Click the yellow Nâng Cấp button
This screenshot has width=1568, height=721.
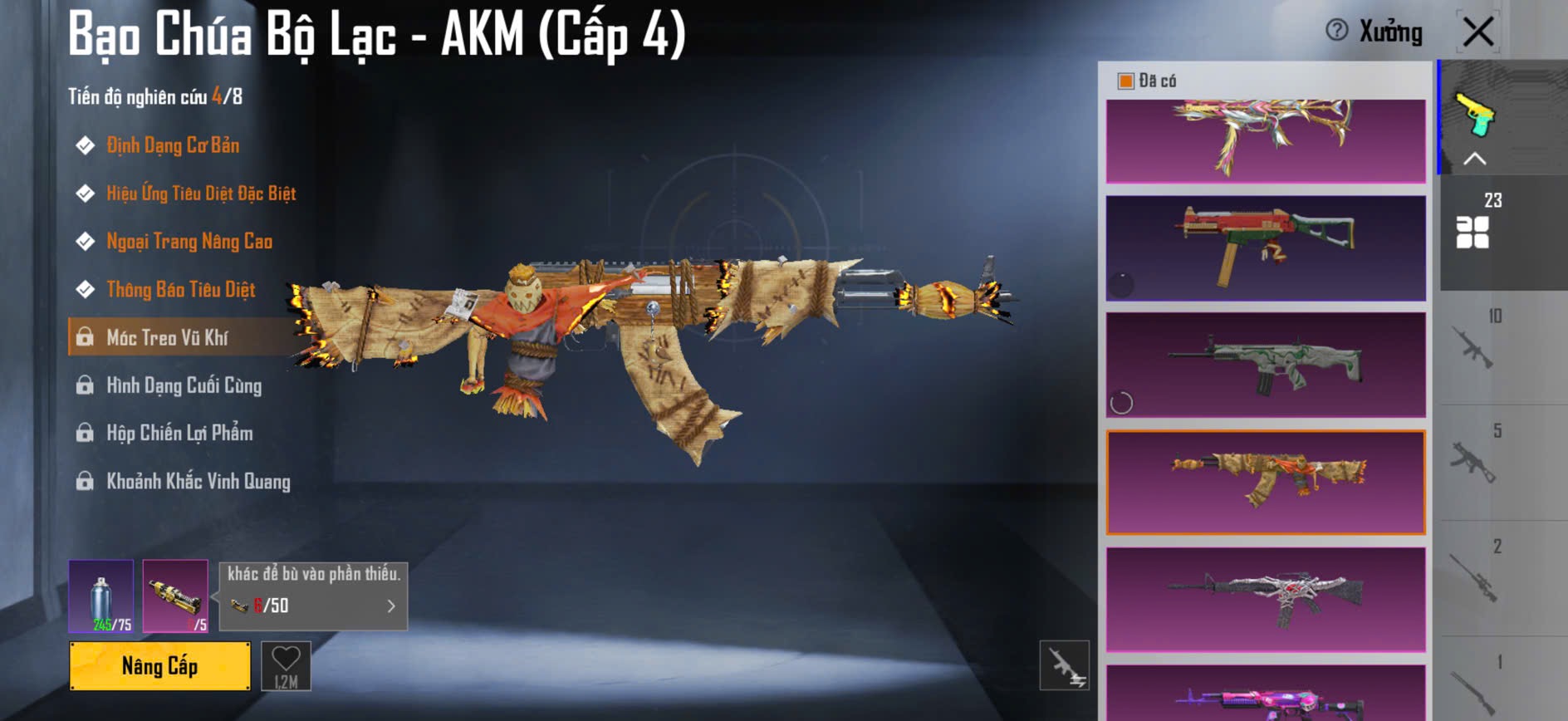pyautogui.click(x=159, y=665)
